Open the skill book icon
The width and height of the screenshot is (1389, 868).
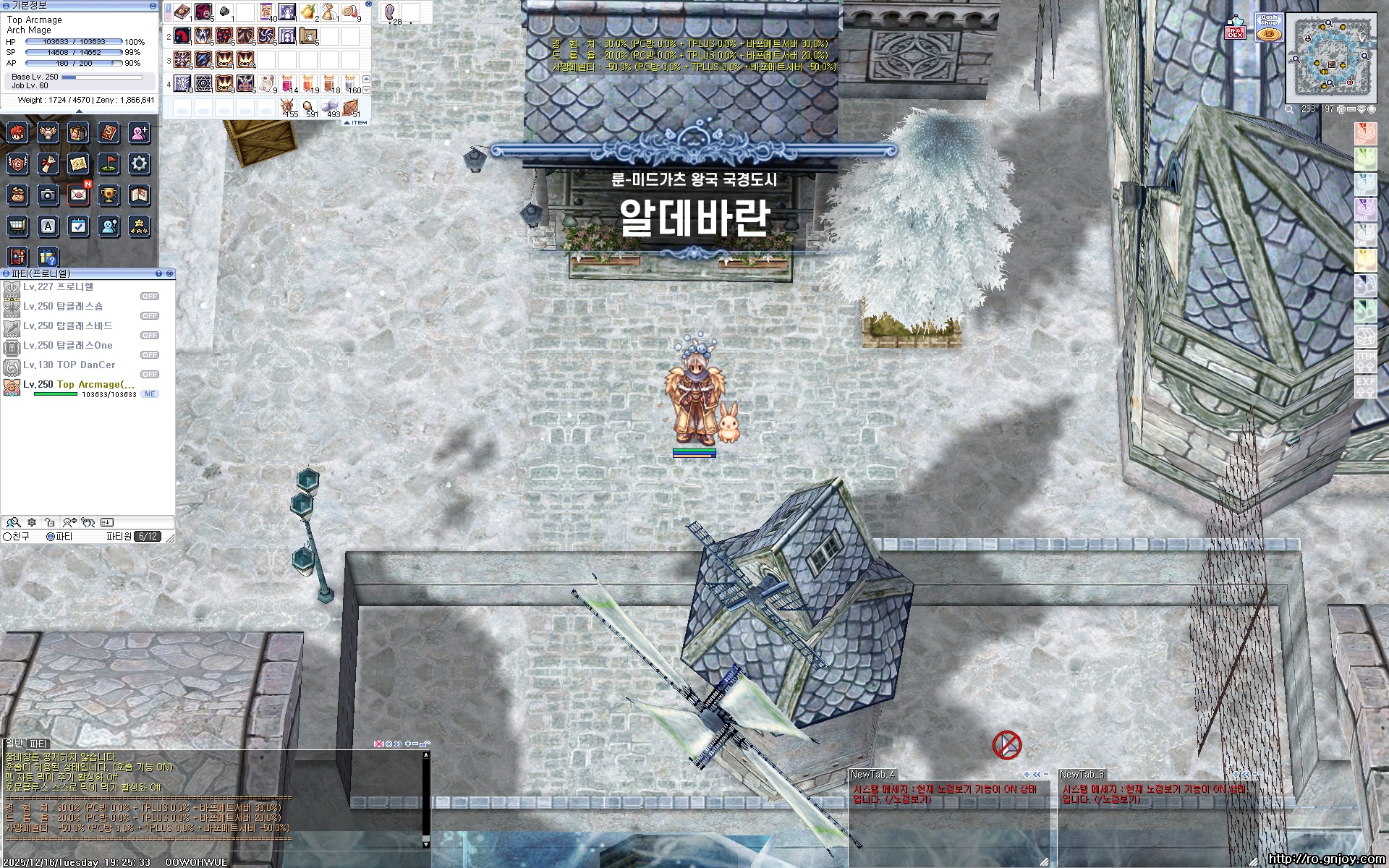[x=107, y=133]
